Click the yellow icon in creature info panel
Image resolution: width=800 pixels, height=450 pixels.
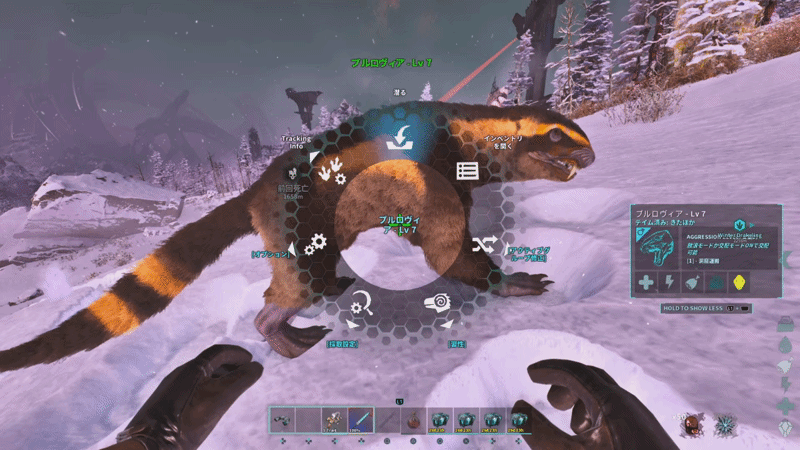click(x=739, y=283)
